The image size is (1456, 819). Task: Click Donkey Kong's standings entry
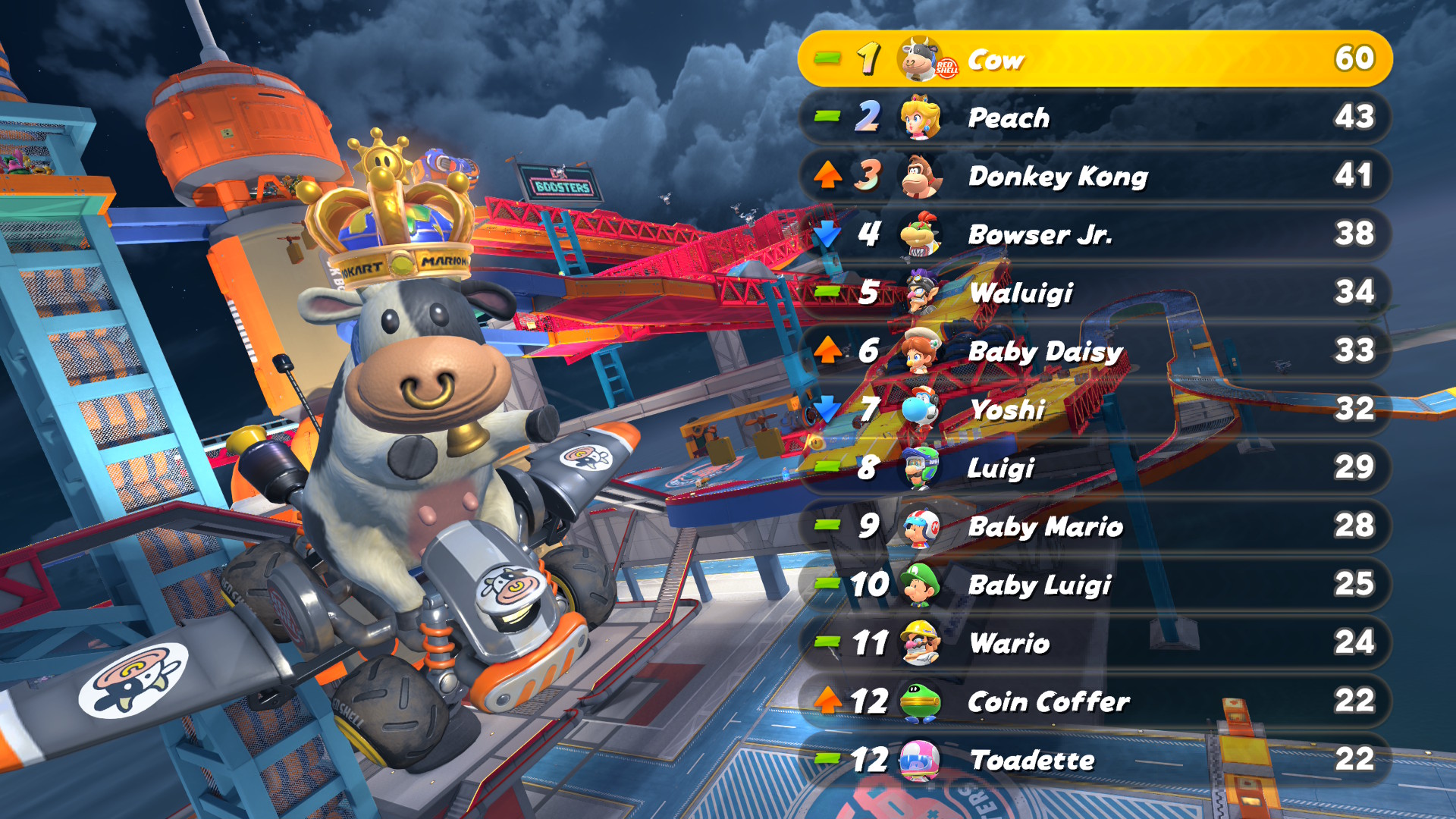[x=1095, y=176]
